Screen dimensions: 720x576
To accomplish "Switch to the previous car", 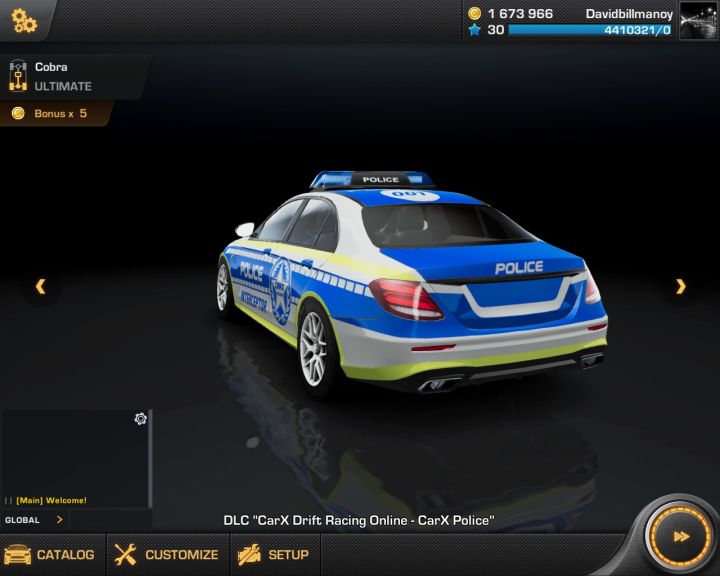I will [x=40, y=287].
